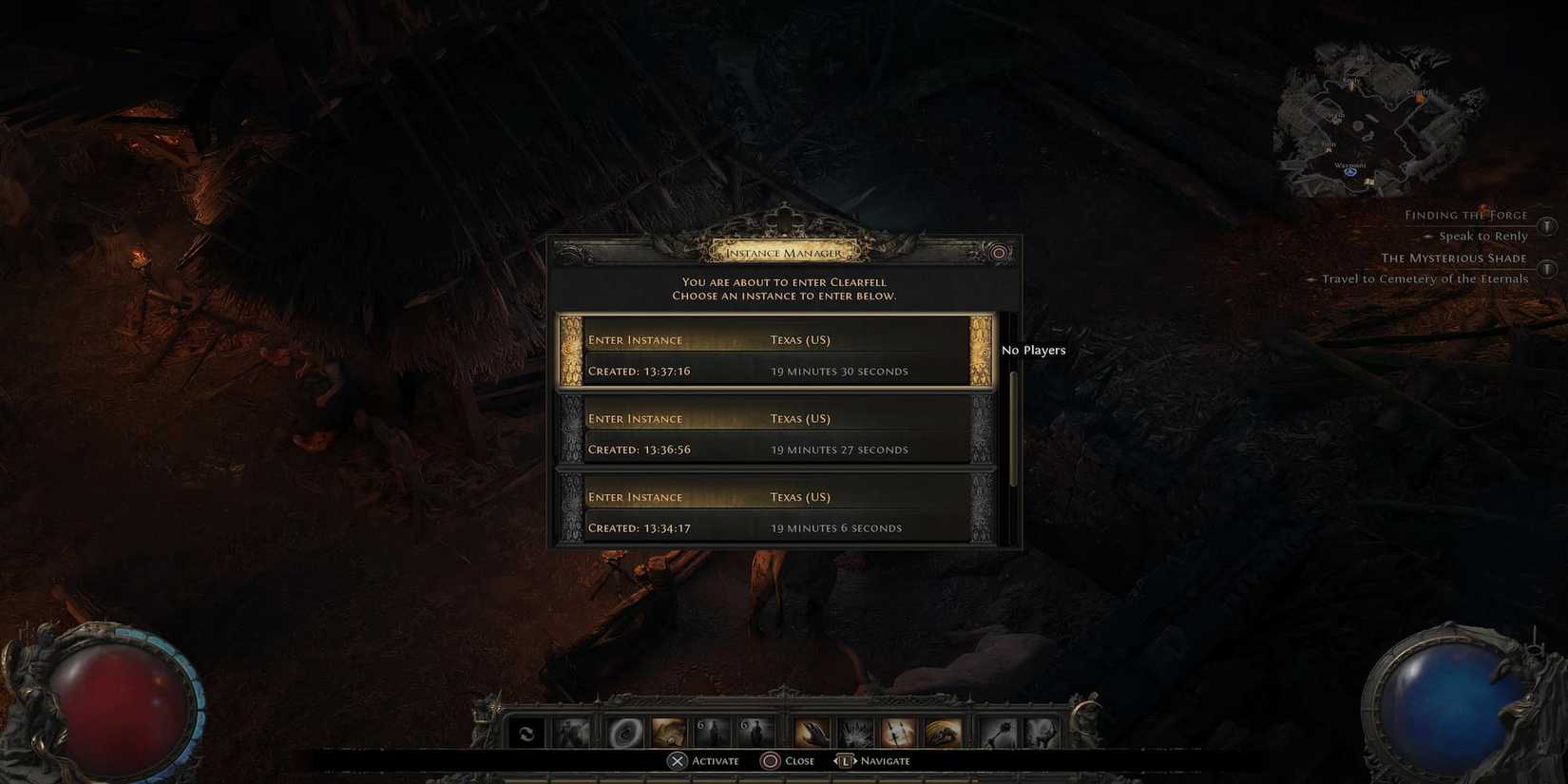Click Activate on the bottom prompt bar
This screenshot has width=1568, height=784.
[x=703, y=760]
